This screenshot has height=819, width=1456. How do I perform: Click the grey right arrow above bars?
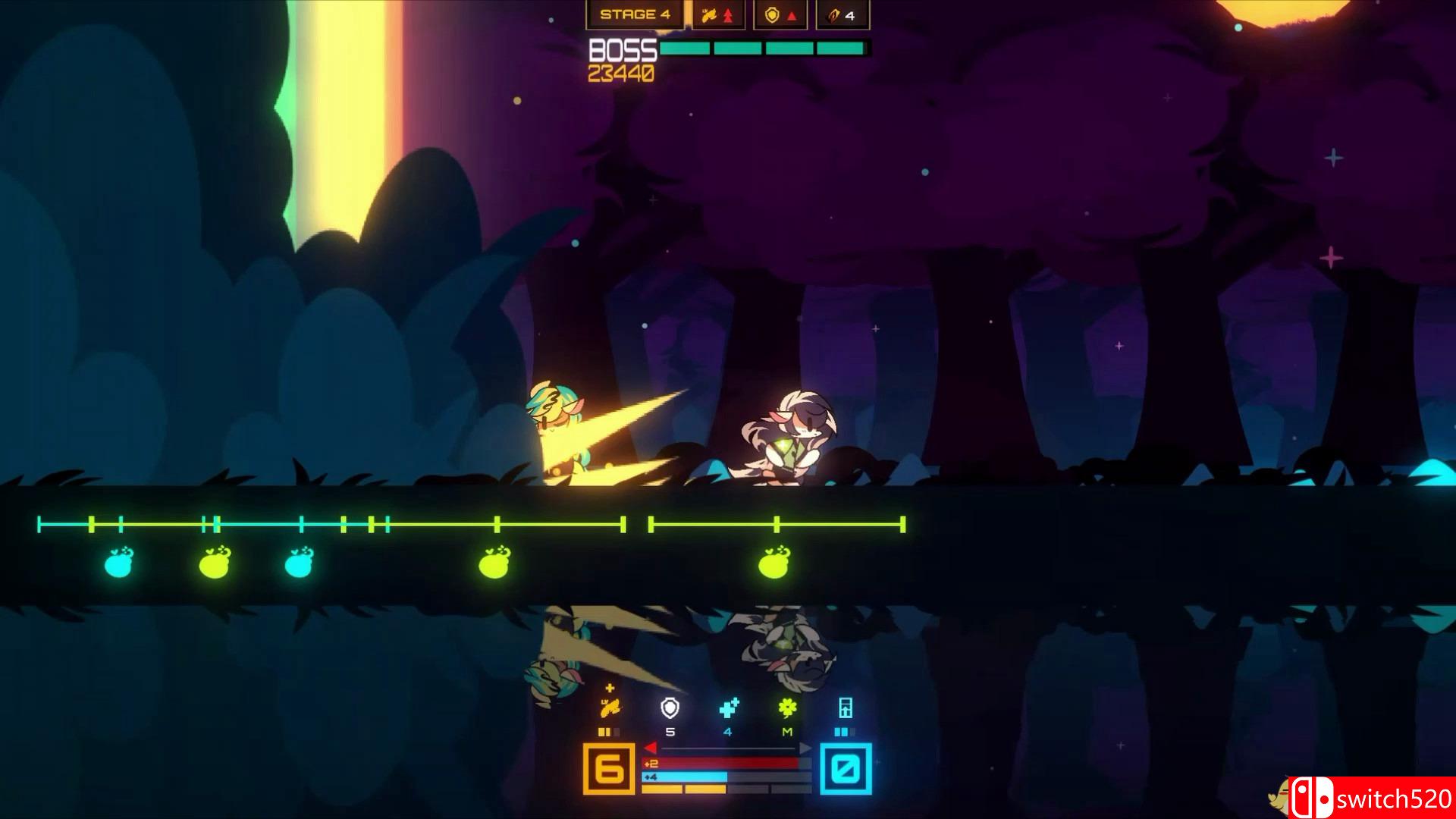coord(805,748)
